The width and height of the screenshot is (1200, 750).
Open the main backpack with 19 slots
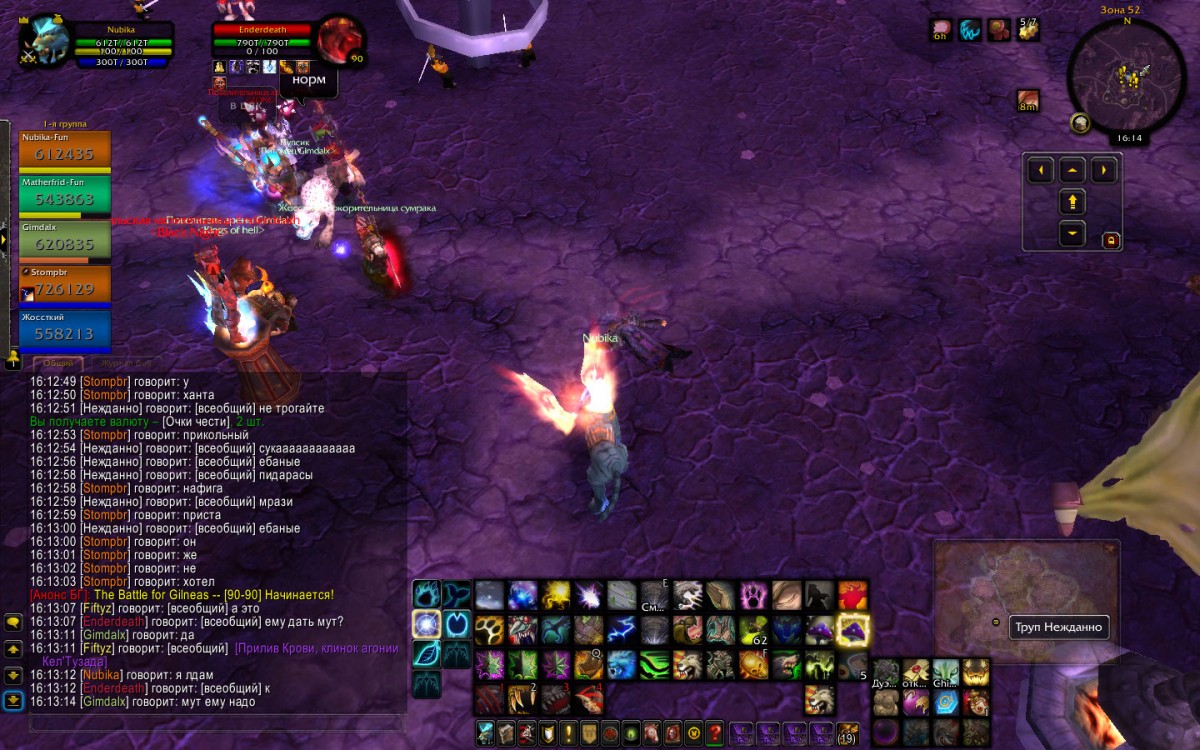tap(847, 733)
